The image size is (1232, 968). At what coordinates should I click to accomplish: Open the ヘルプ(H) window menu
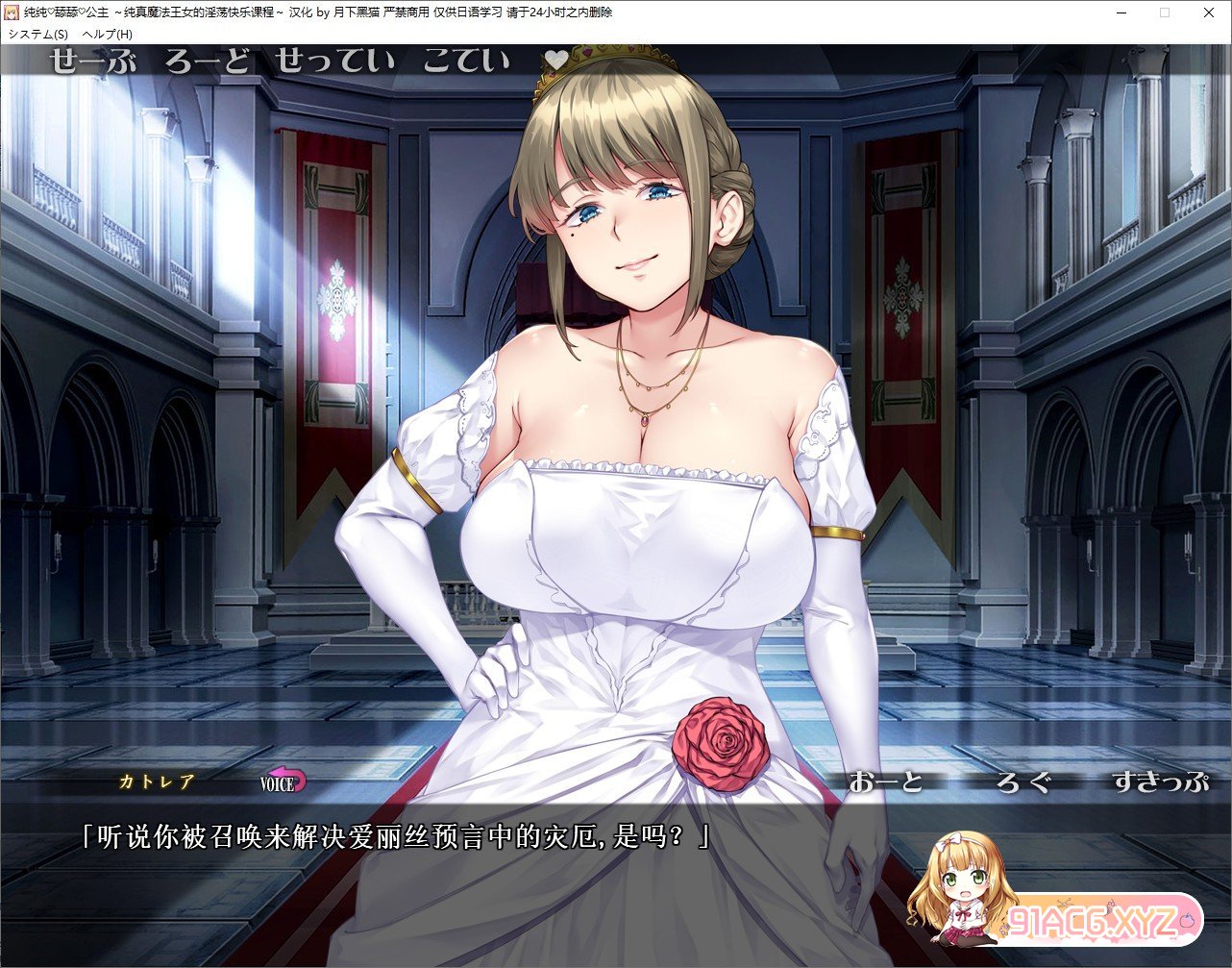point(108,34)
